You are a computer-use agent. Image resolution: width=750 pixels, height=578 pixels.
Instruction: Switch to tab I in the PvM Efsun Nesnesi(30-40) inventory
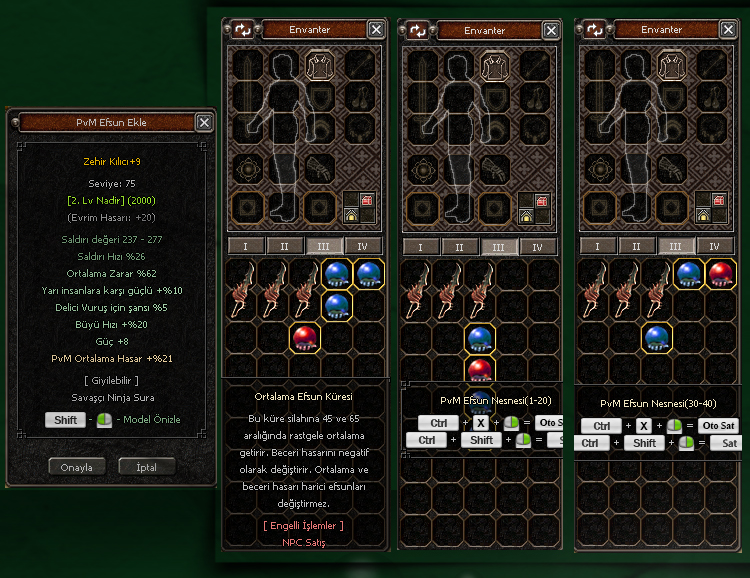coord(596,246)
